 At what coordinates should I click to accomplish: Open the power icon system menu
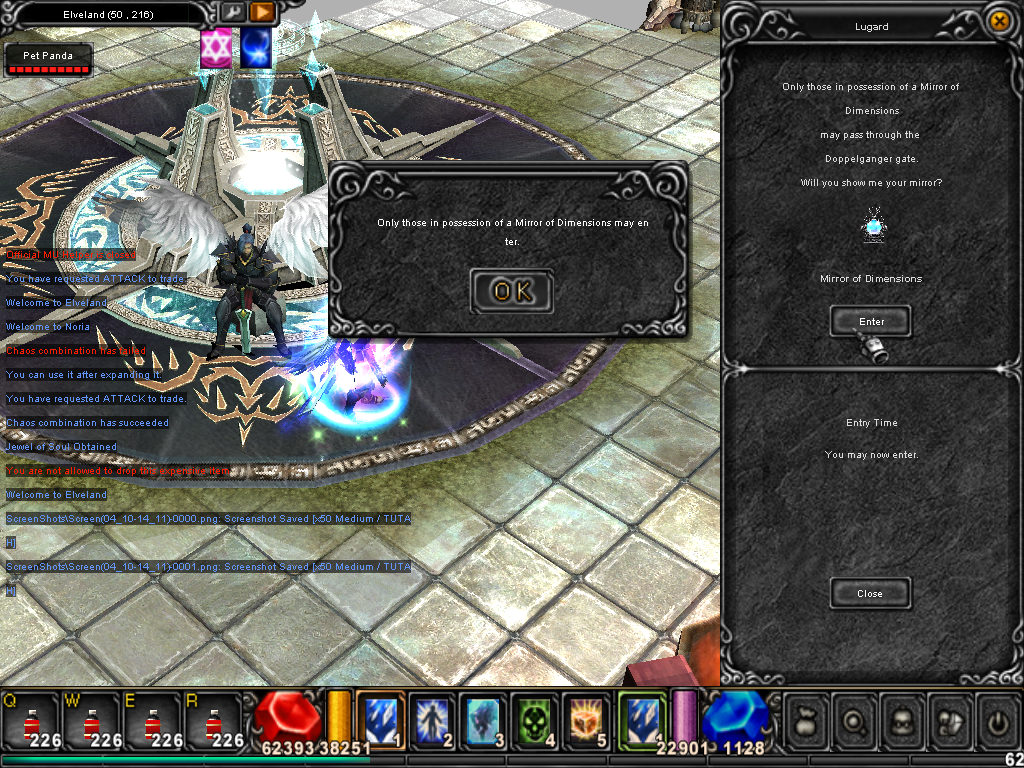pos(999,719)
